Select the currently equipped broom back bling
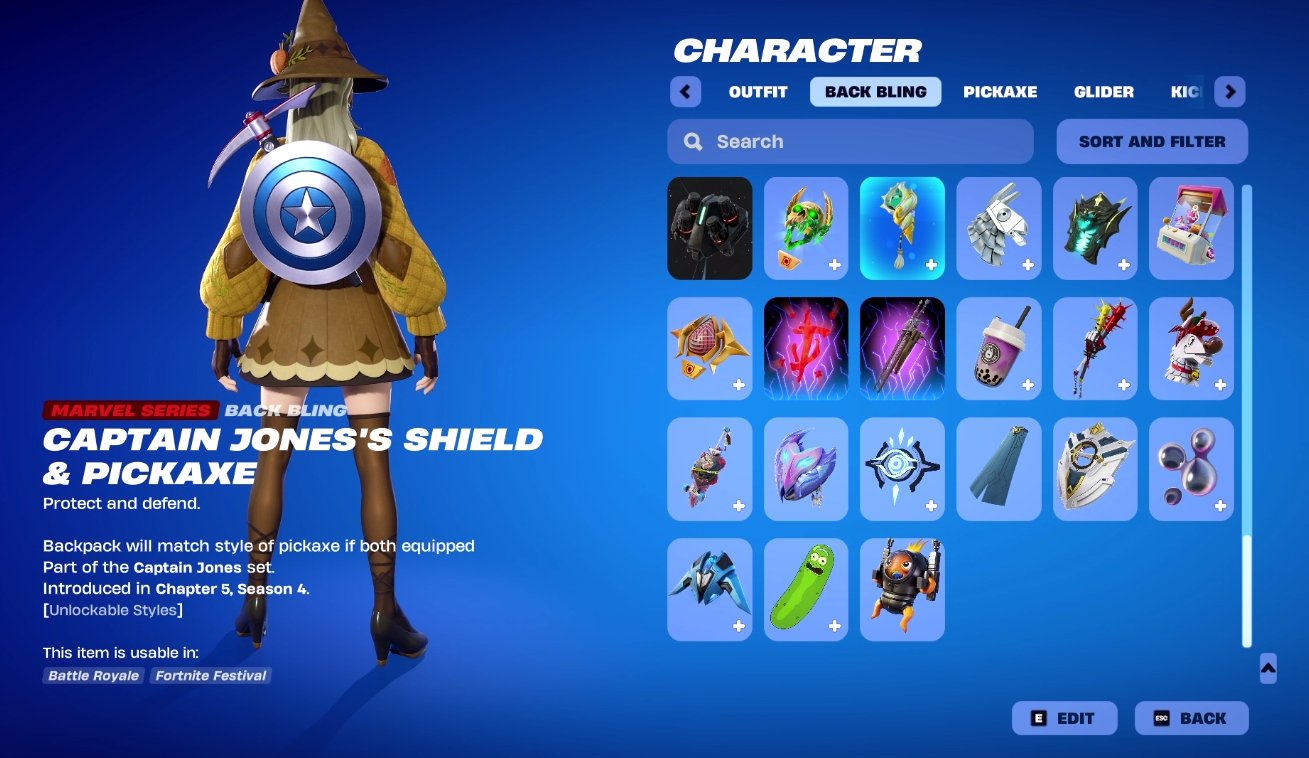The width and height of the screenshot is (1309, 758). tap(902, 228)
